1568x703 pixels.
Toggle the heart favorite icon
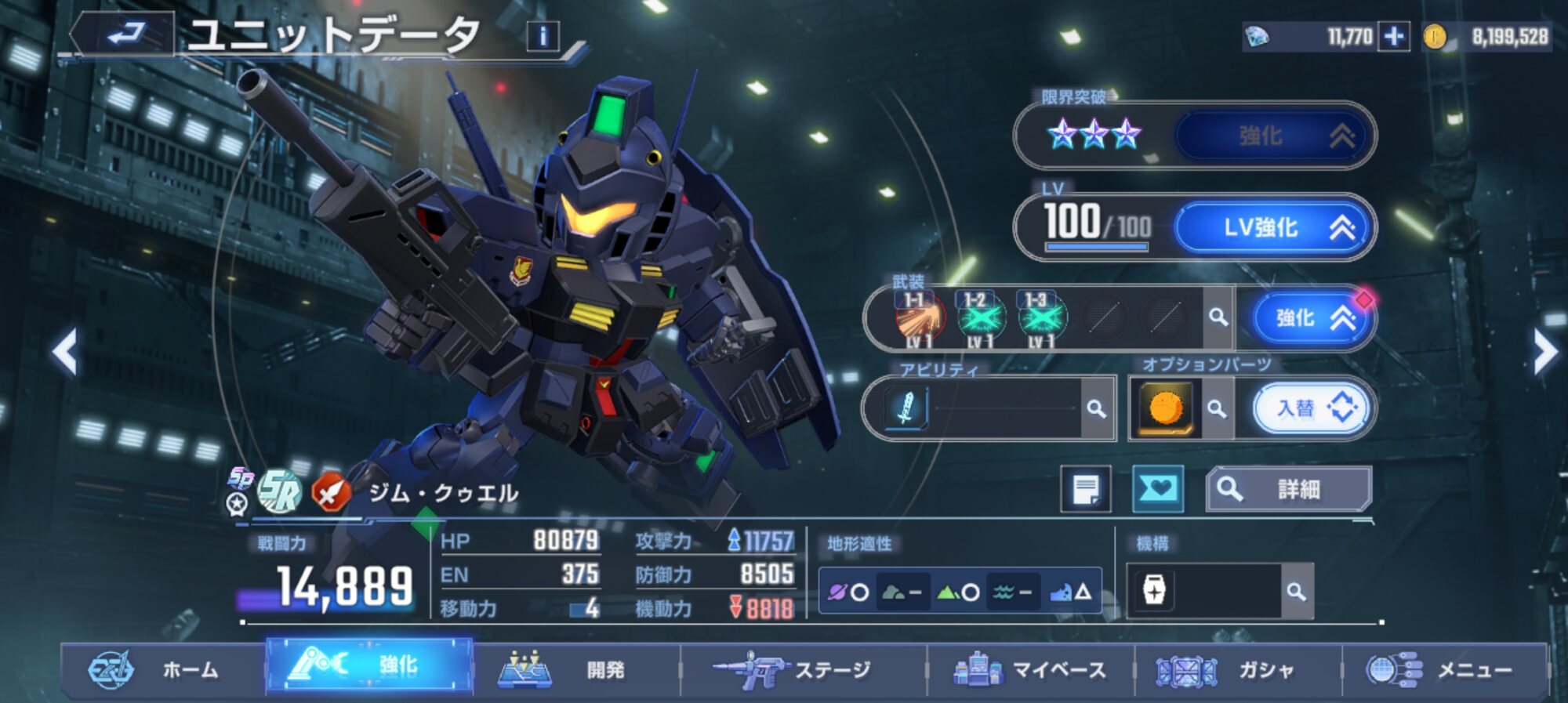click(1158, 490)
